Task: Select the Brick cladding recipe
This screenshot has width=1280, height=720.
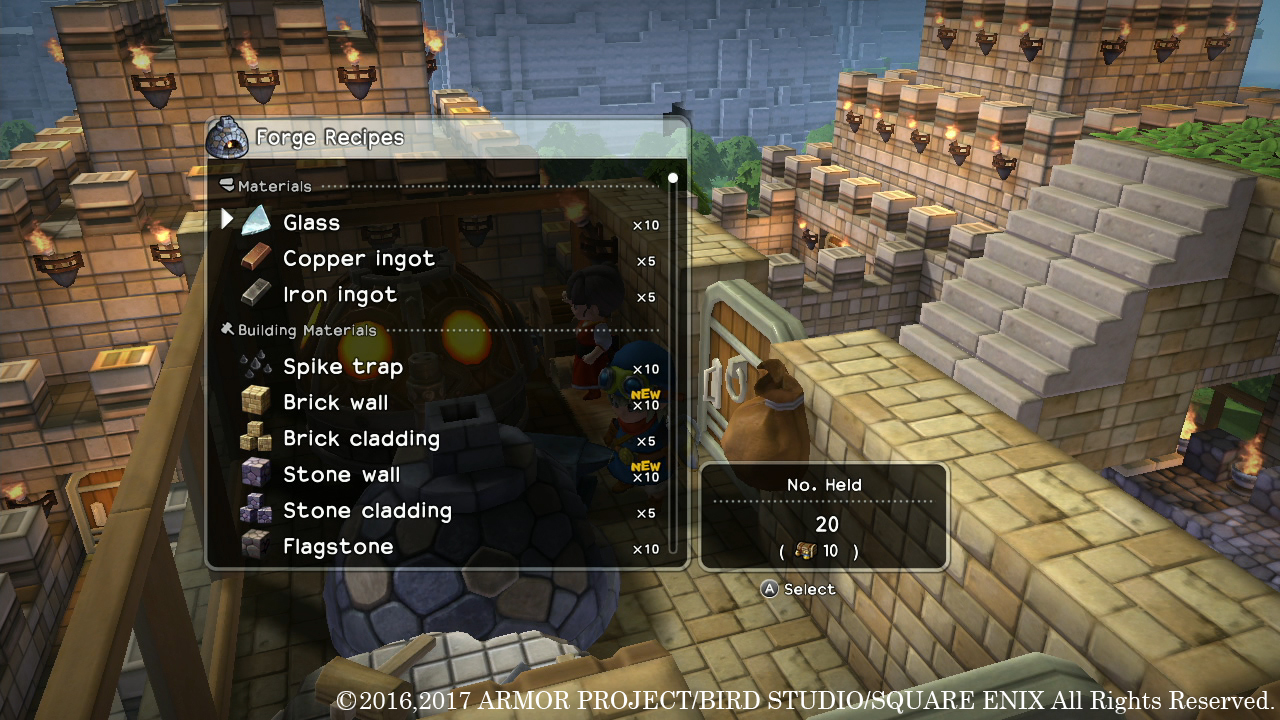Action: coord(360,439)
